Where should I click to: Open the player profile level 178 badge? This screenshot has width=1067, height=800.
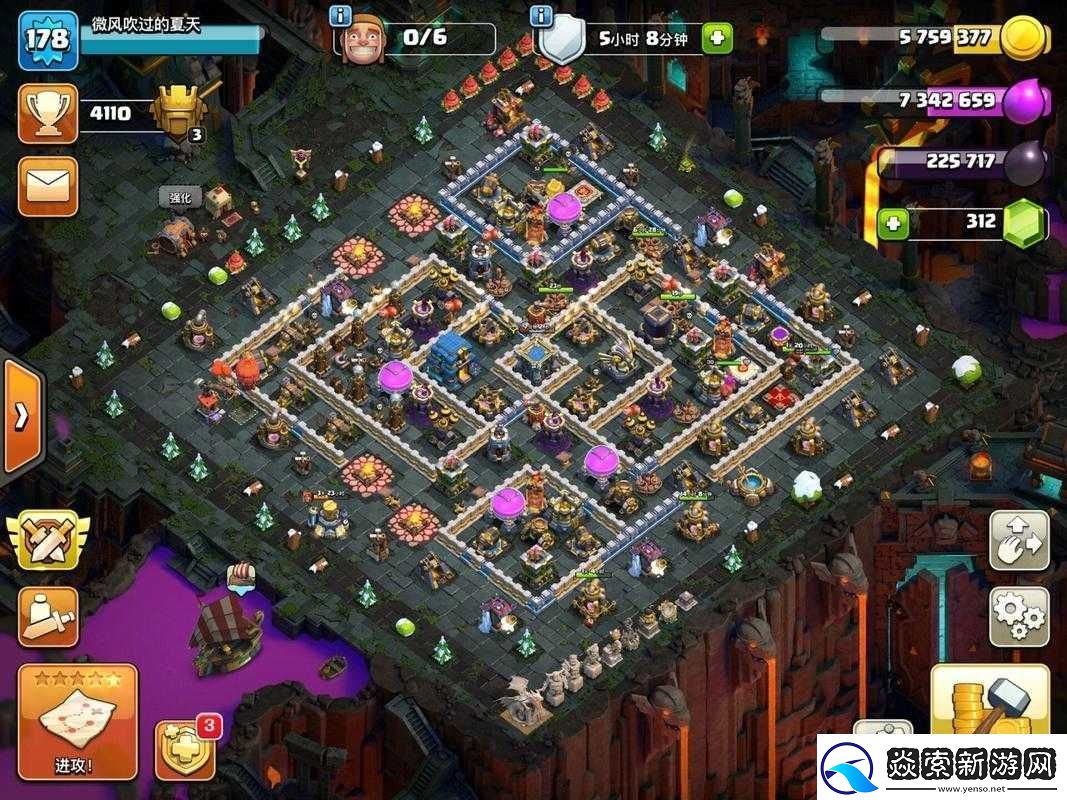click(47, 39)
